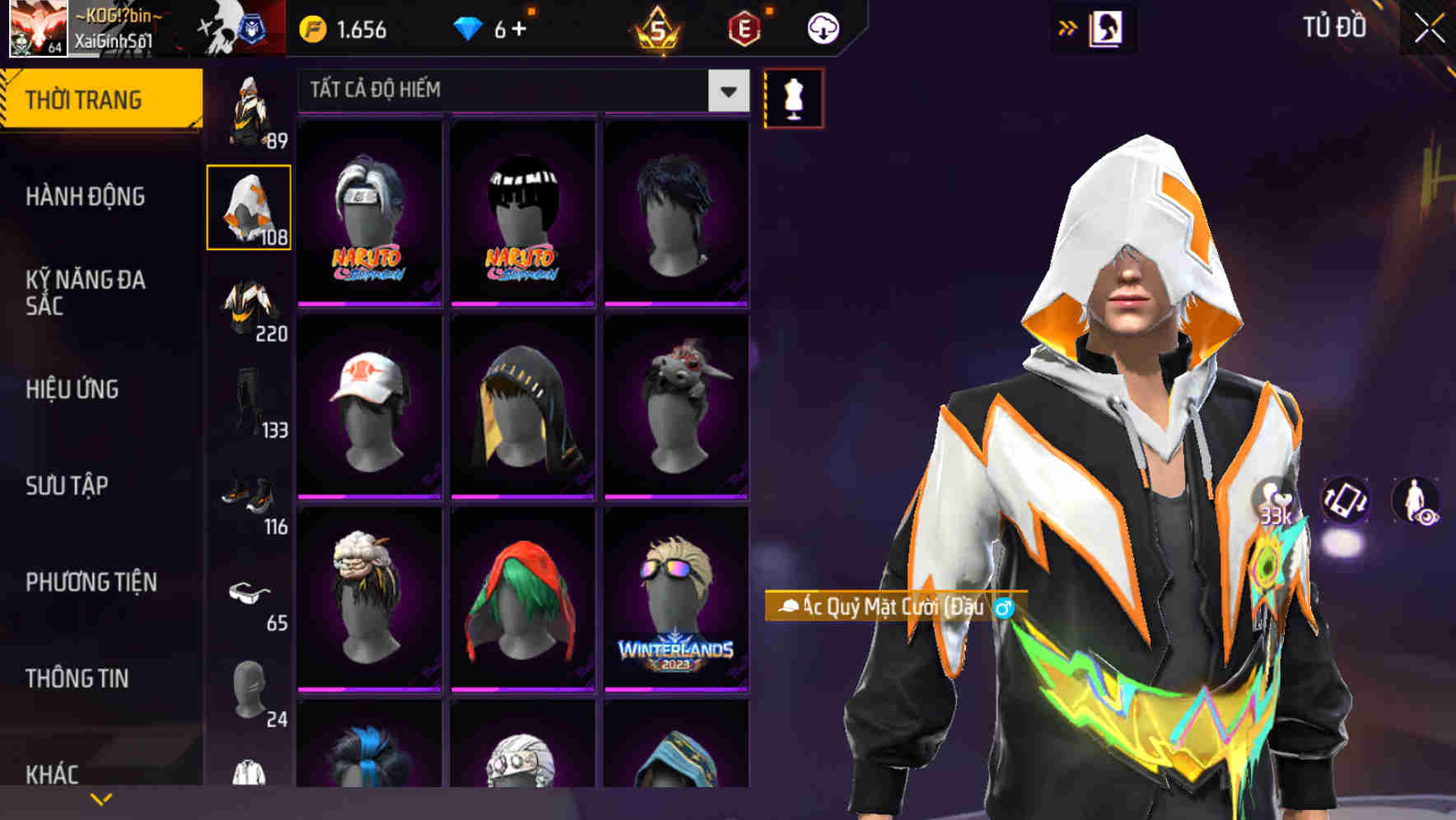Select the mannequin outfit preview icon
1456x820 pixels.
click(793, 97)
